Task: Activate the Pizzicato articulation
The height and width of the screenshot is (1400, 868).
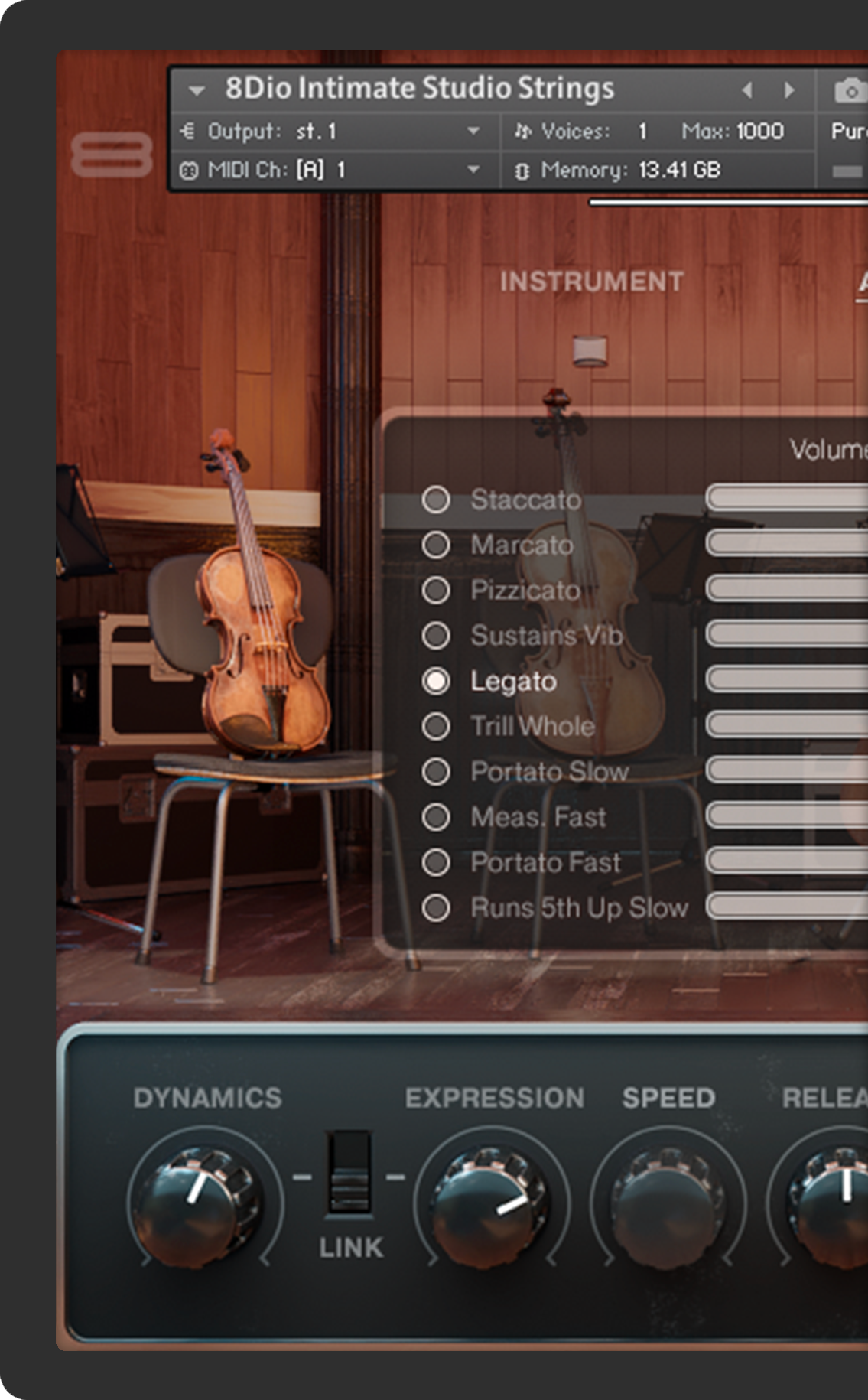Action: tap(436, 590)
